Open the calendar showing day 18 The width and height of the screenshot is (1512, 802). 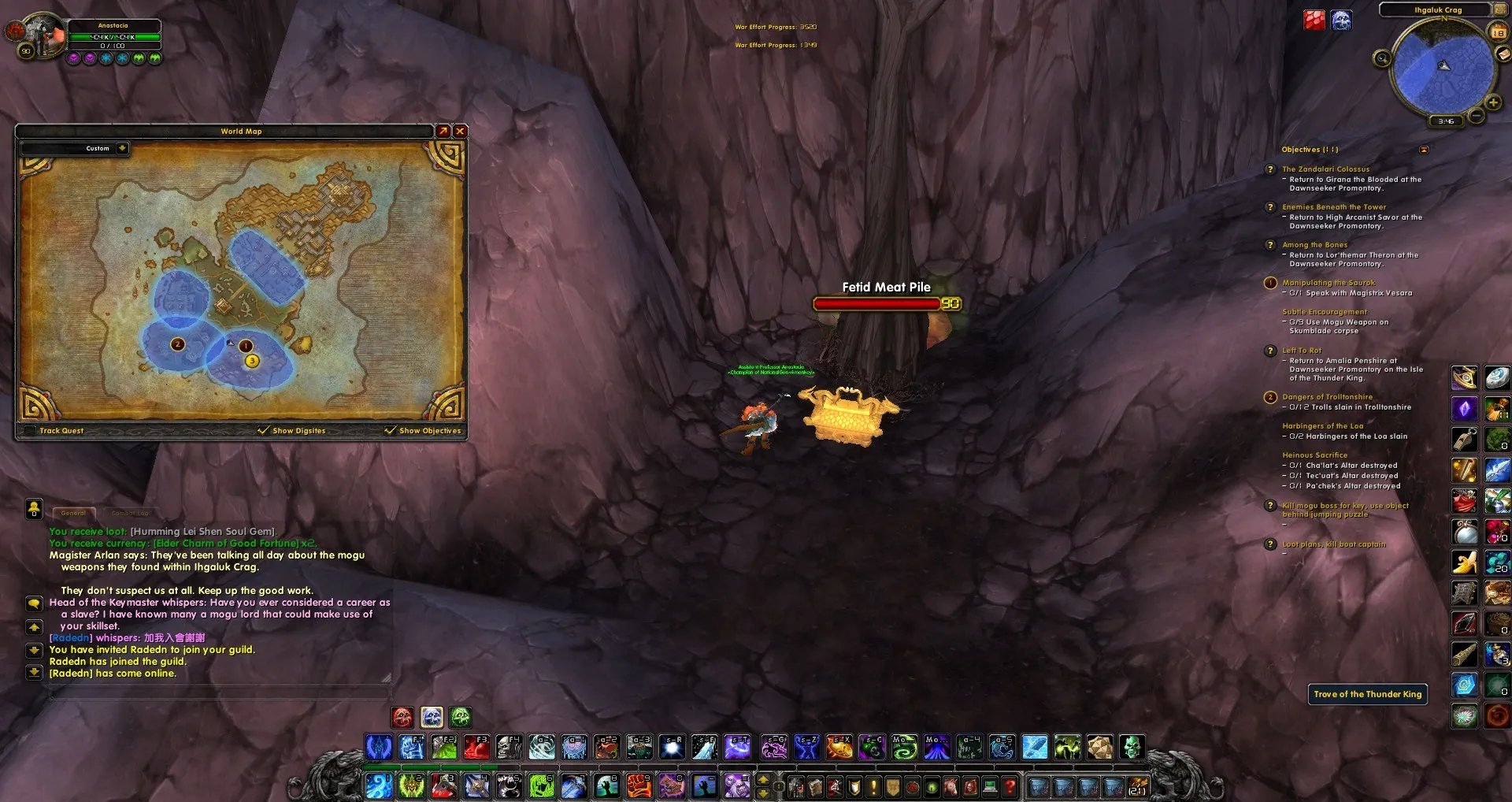[1498, 32]
